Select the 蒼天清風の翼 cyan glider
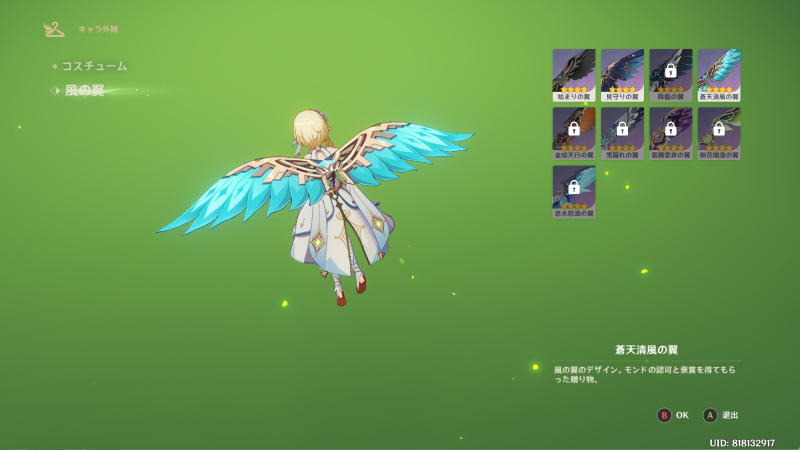The image size is (800, 450). point(718,75)
